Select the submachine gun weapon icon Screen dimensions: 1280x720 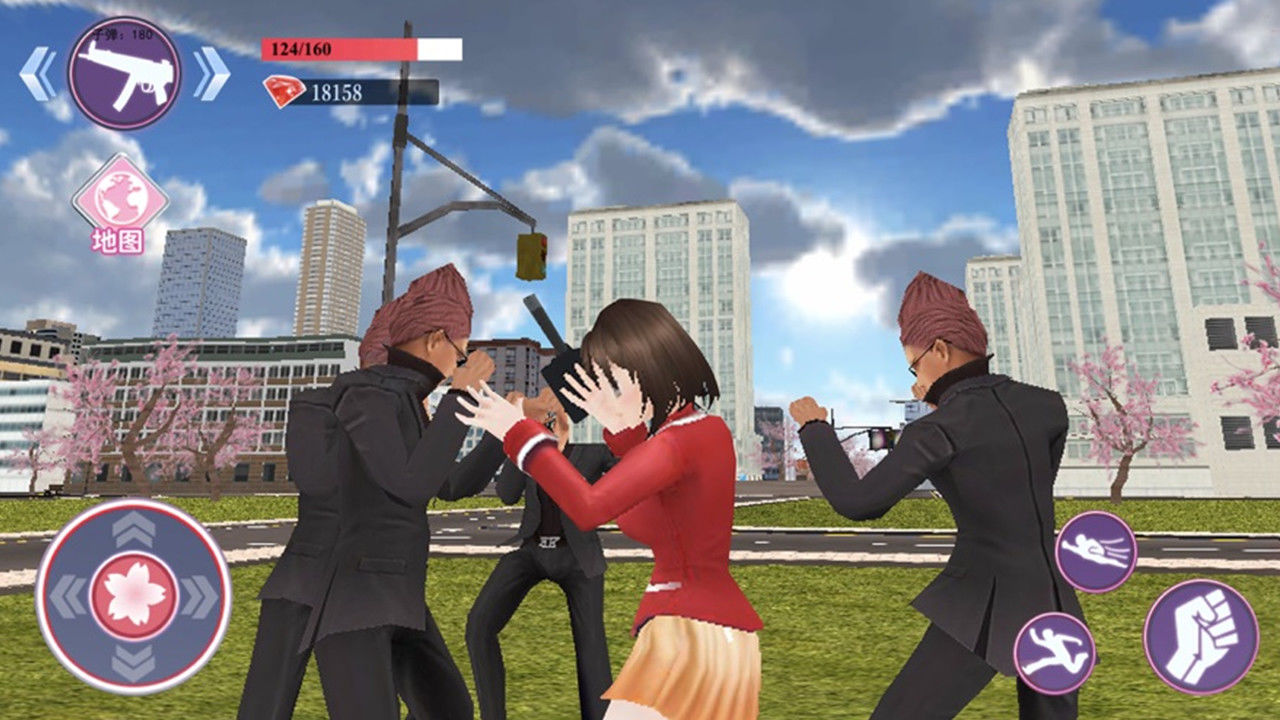tap(124, 73)
